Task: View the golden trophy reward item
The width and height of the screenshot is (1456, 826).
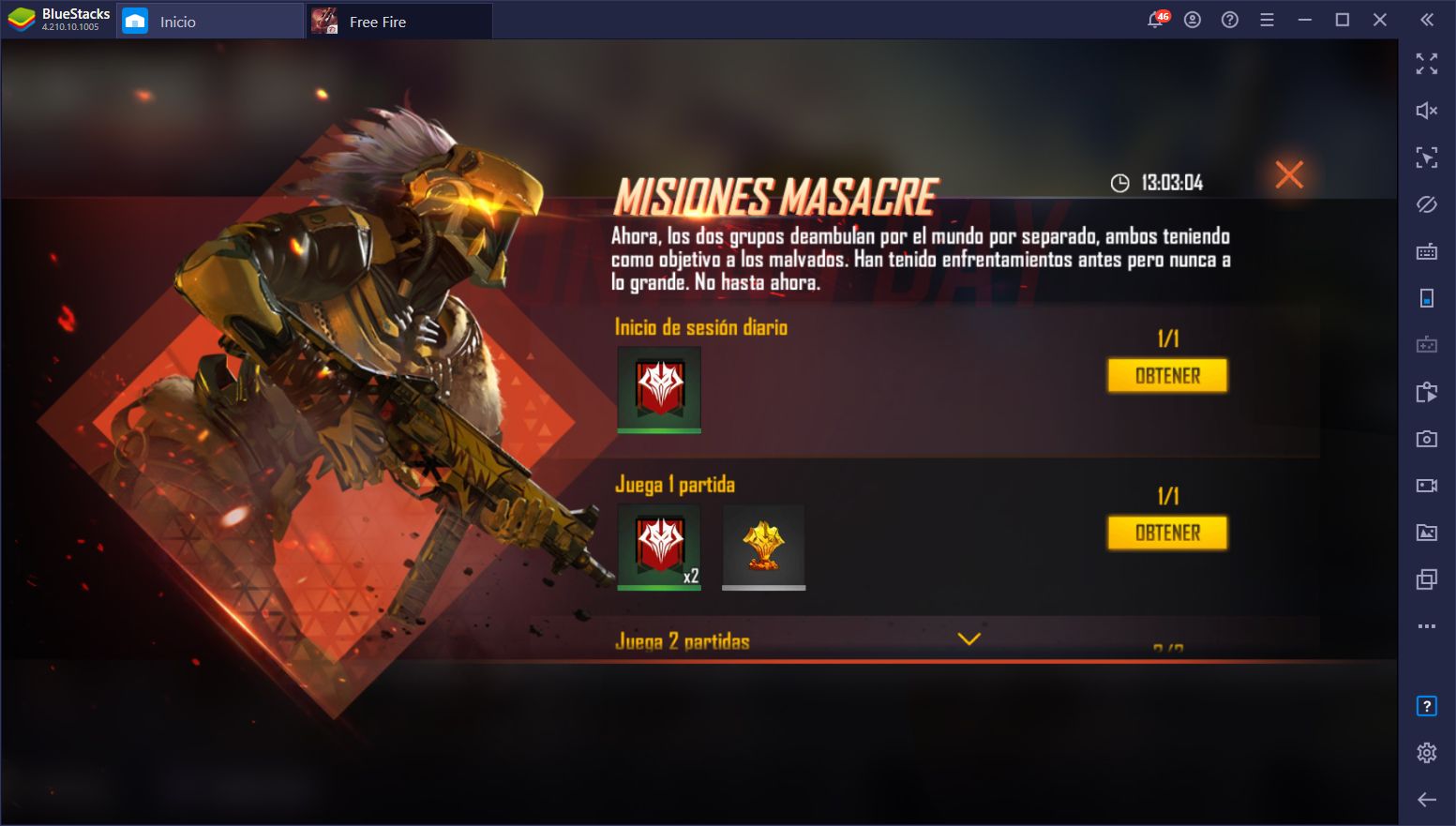Action: point(763,548)
